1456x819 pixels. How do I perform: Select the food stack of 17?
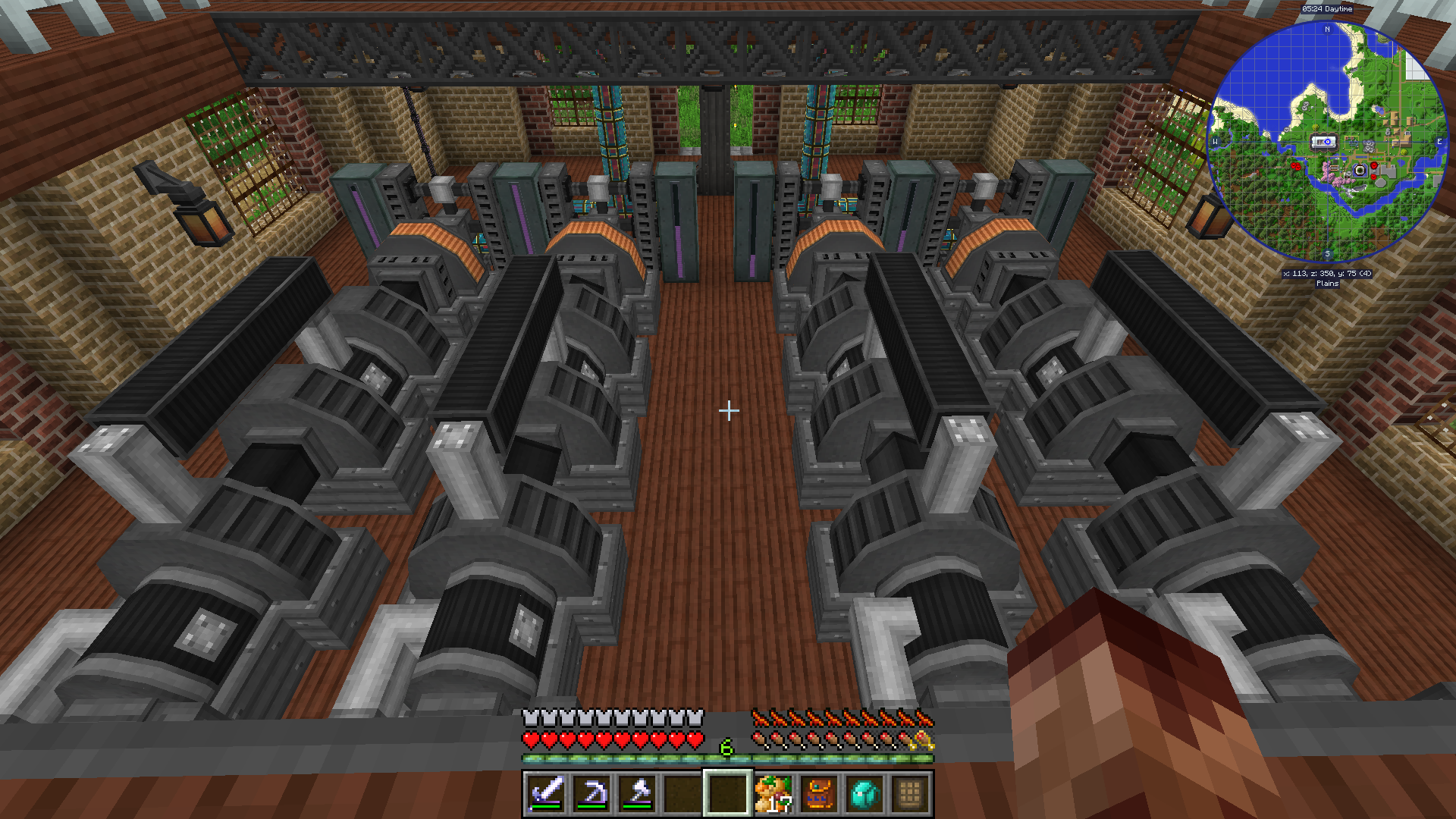773,793
